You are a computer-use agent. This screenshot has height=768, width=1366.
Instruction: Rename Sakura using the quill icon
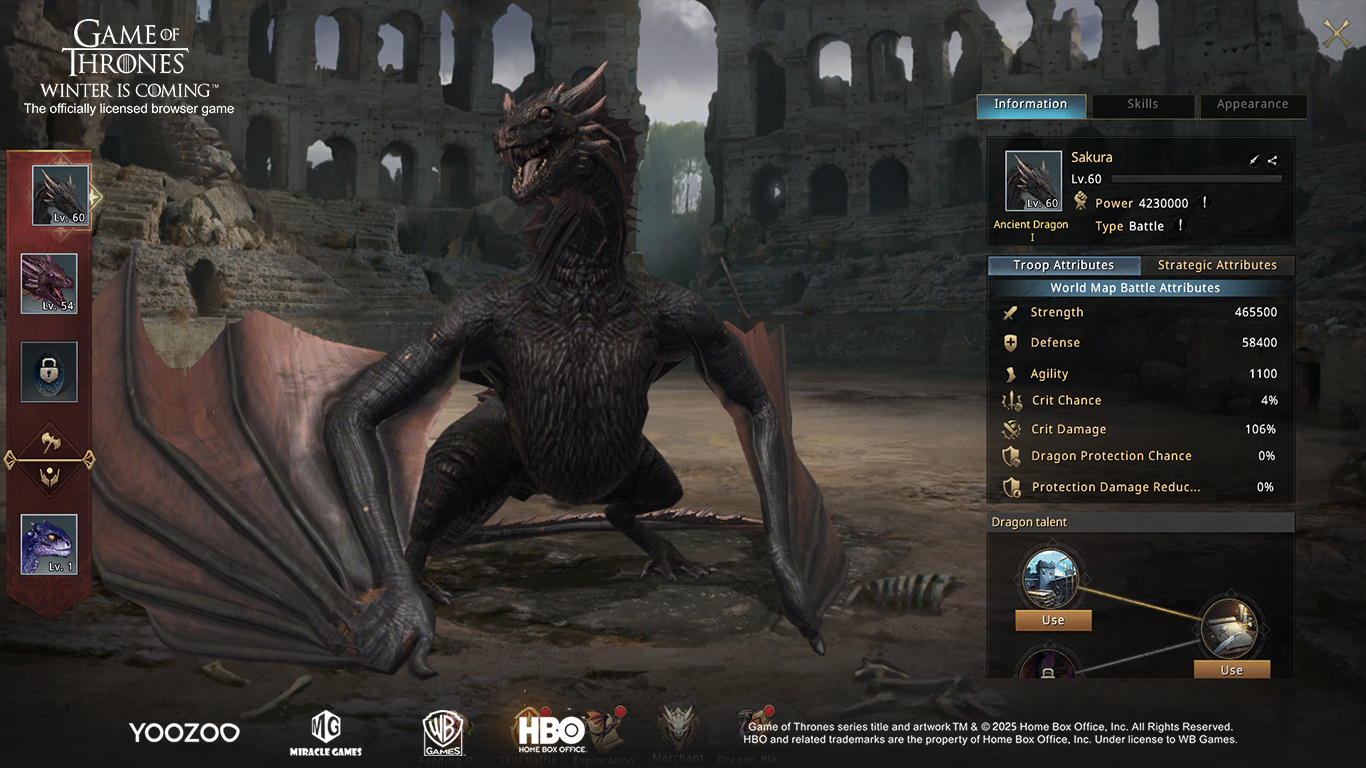[x=1254, y=160]
